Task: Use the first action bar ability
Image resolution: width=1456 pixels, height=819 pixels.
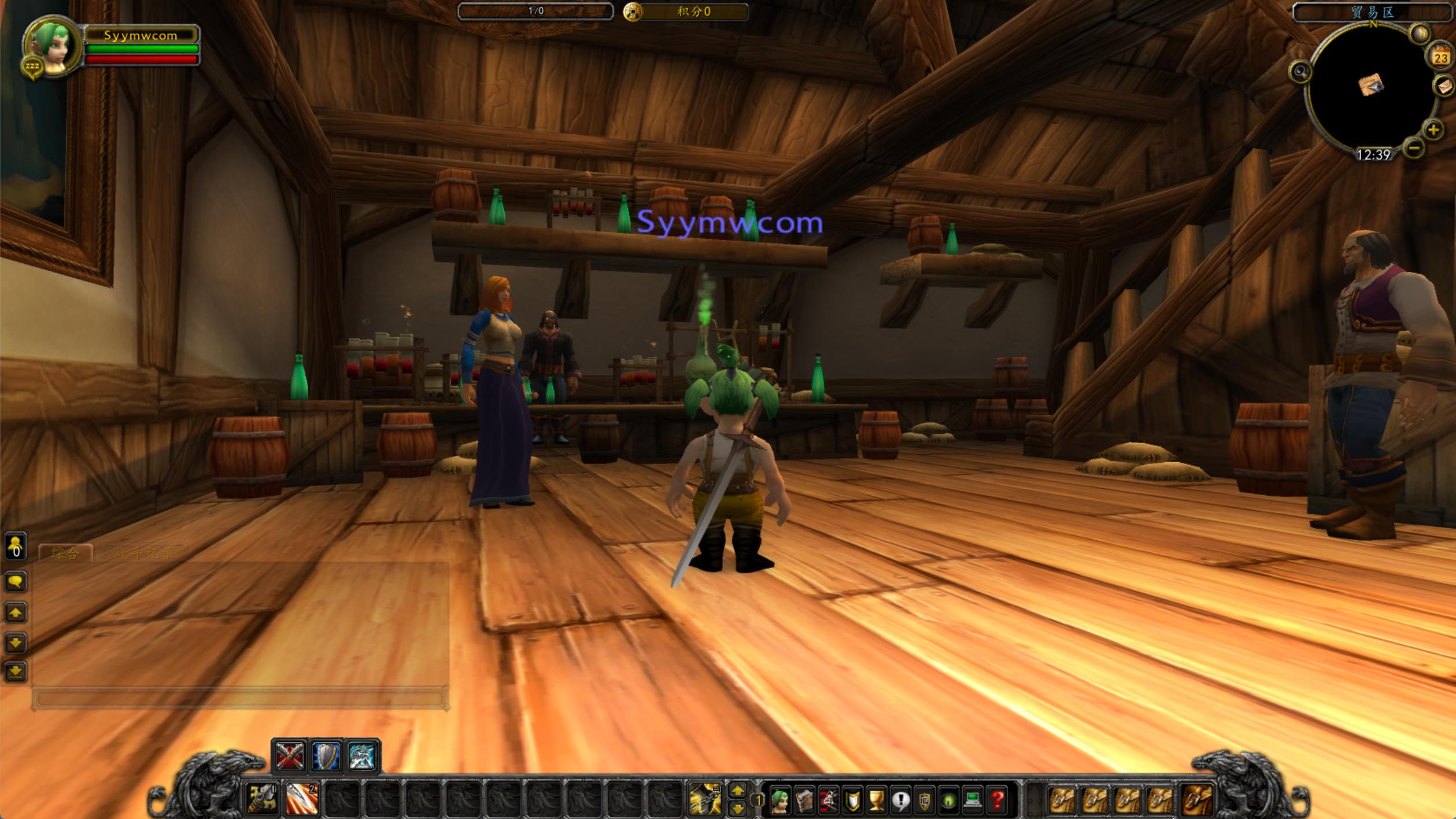Action: pos(263,798)
